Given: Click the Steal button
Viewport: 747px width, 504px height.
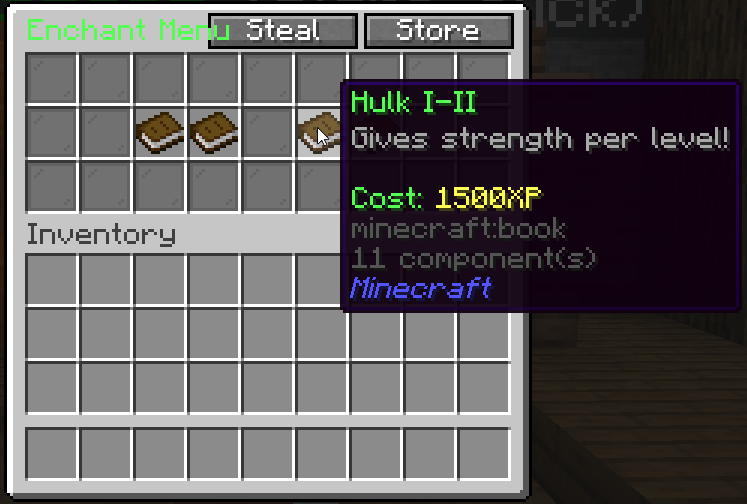Looking at the screenshot, I should (283, 31).
